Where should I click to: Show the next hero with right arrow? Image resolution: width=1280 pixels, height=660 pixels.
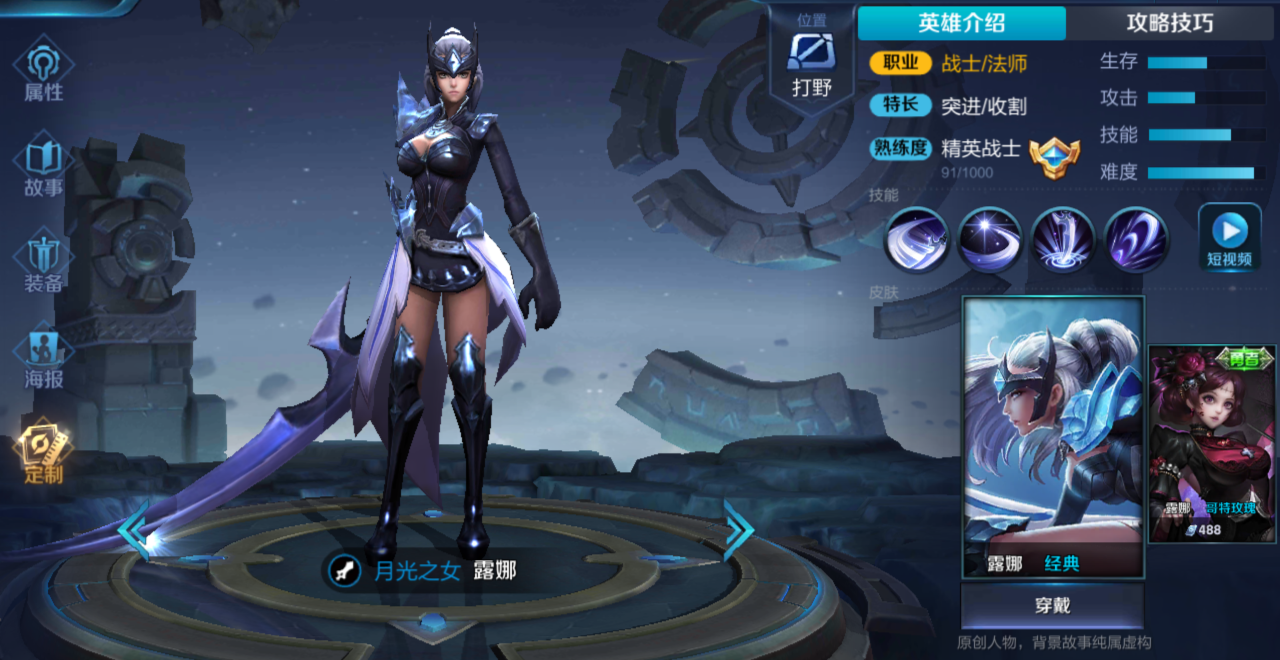[738, 530]
